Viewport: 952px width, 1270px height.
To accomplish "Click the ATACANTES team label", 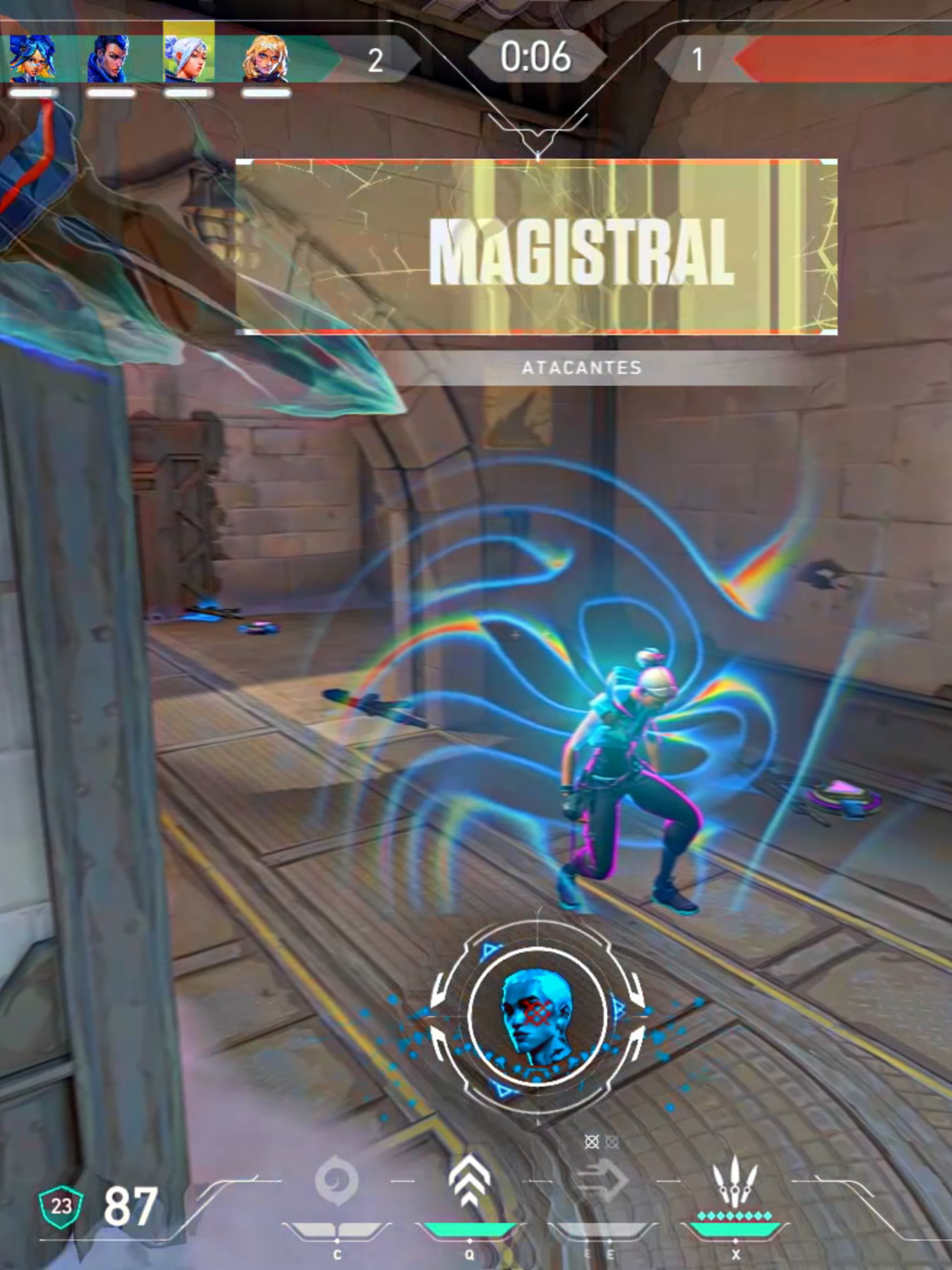I will point(582,366).
